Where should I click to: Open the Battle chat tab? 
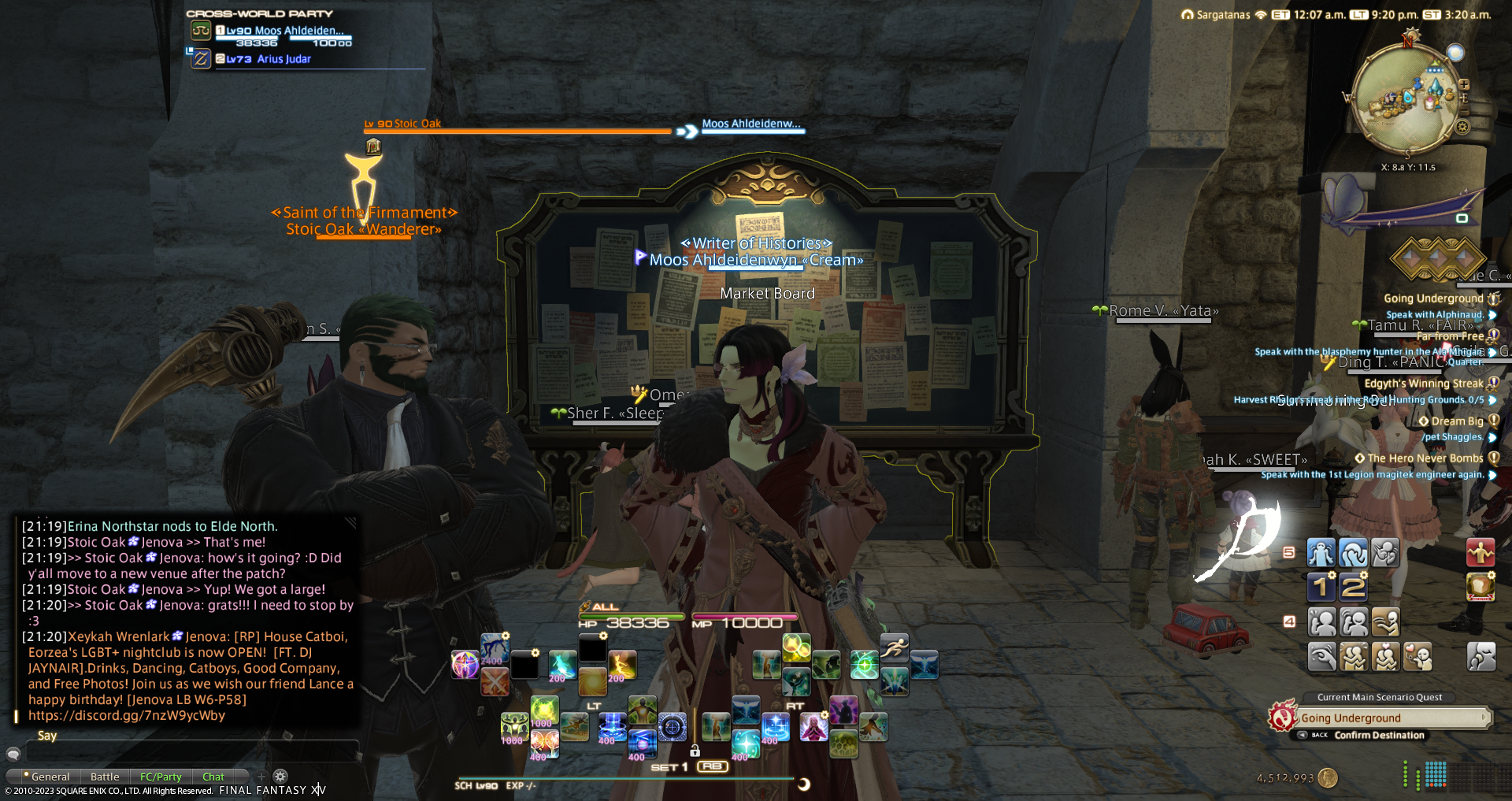tap(105, 777)
